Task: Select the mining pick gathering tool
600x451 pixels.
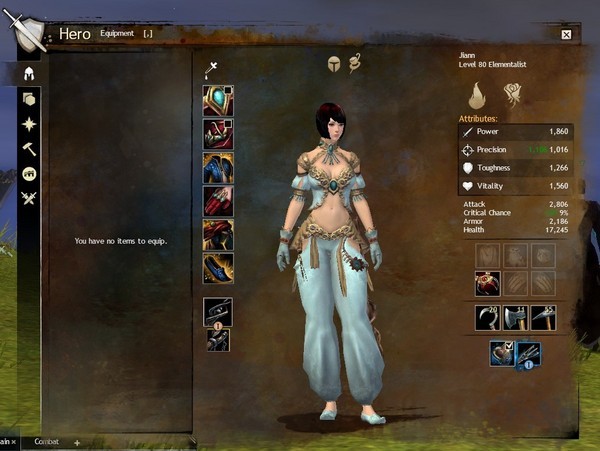Action: pos(543,318)
